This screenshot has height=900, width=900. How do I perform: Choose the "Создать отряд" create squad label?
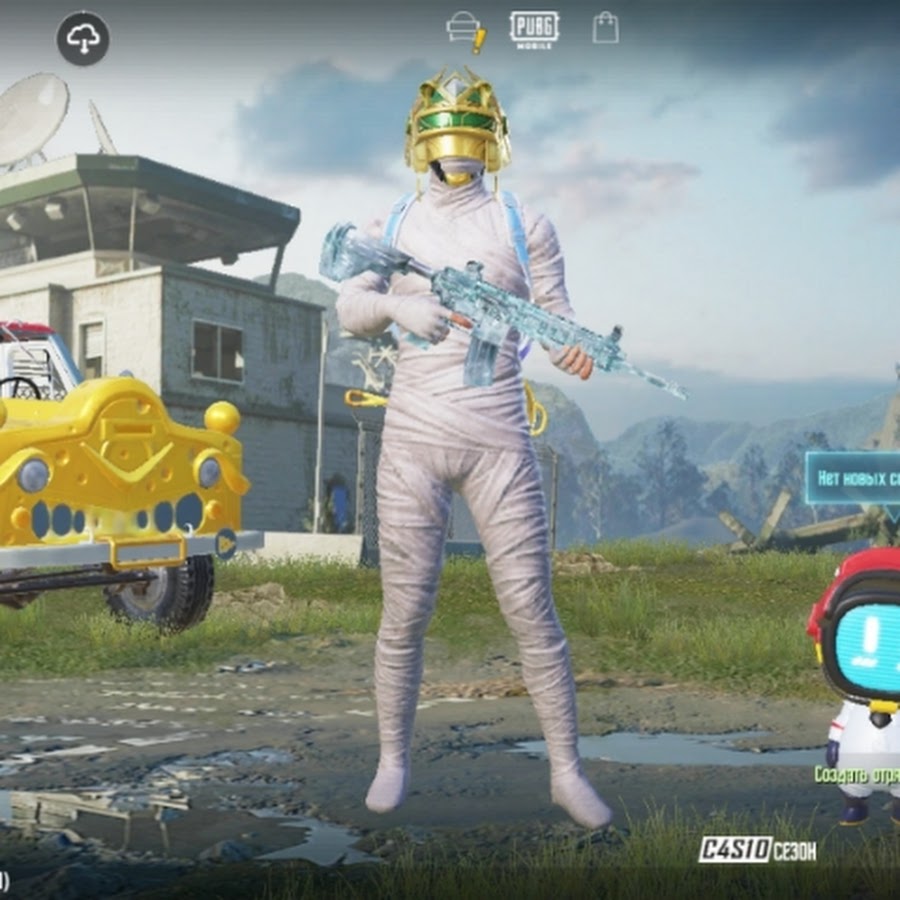pos(857,774)
